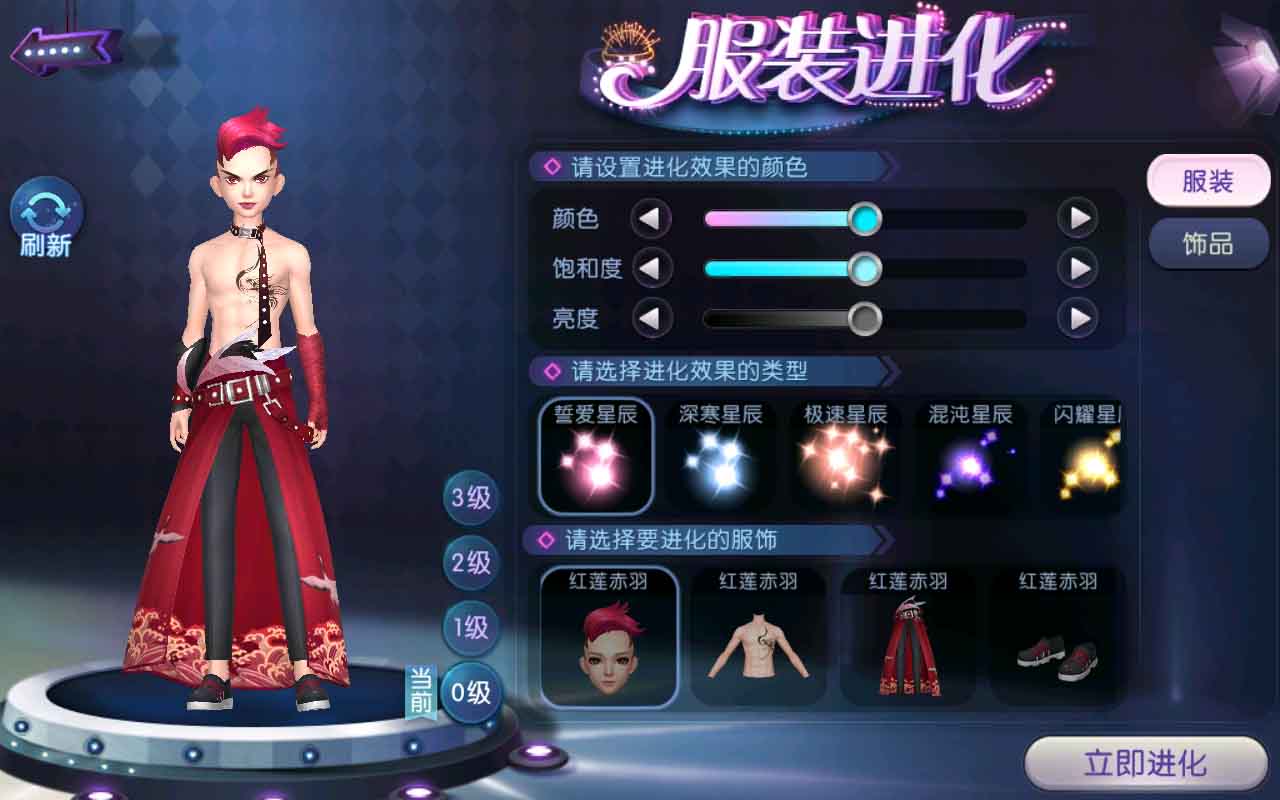
Task: Switch to the 饰品 tab
Action: point(1207,244)
